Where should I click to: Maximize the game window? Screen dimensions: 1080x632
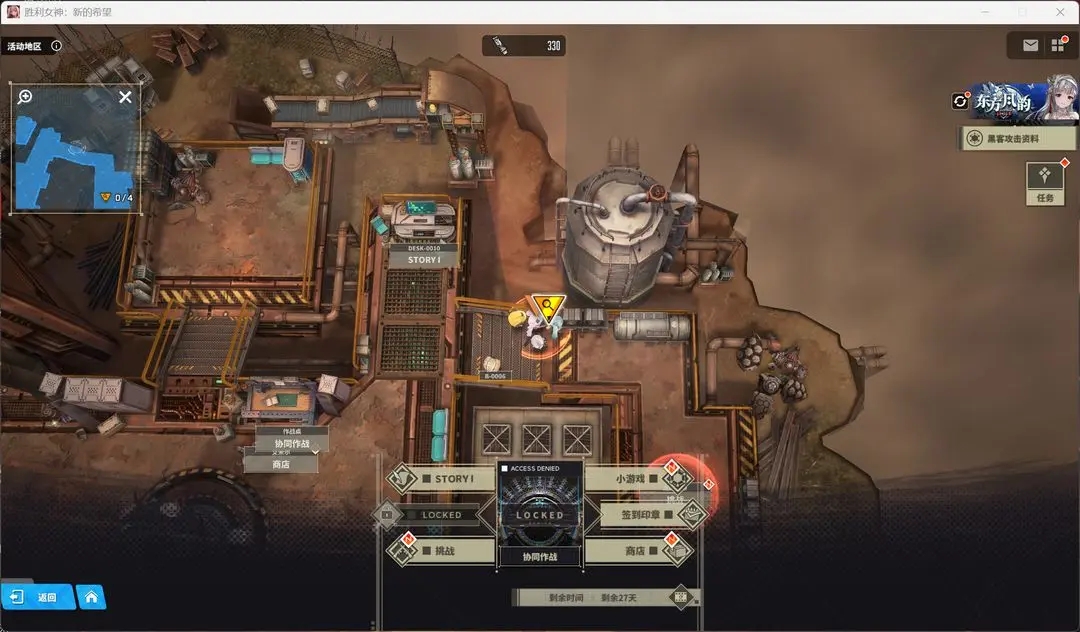[1022, 11]
